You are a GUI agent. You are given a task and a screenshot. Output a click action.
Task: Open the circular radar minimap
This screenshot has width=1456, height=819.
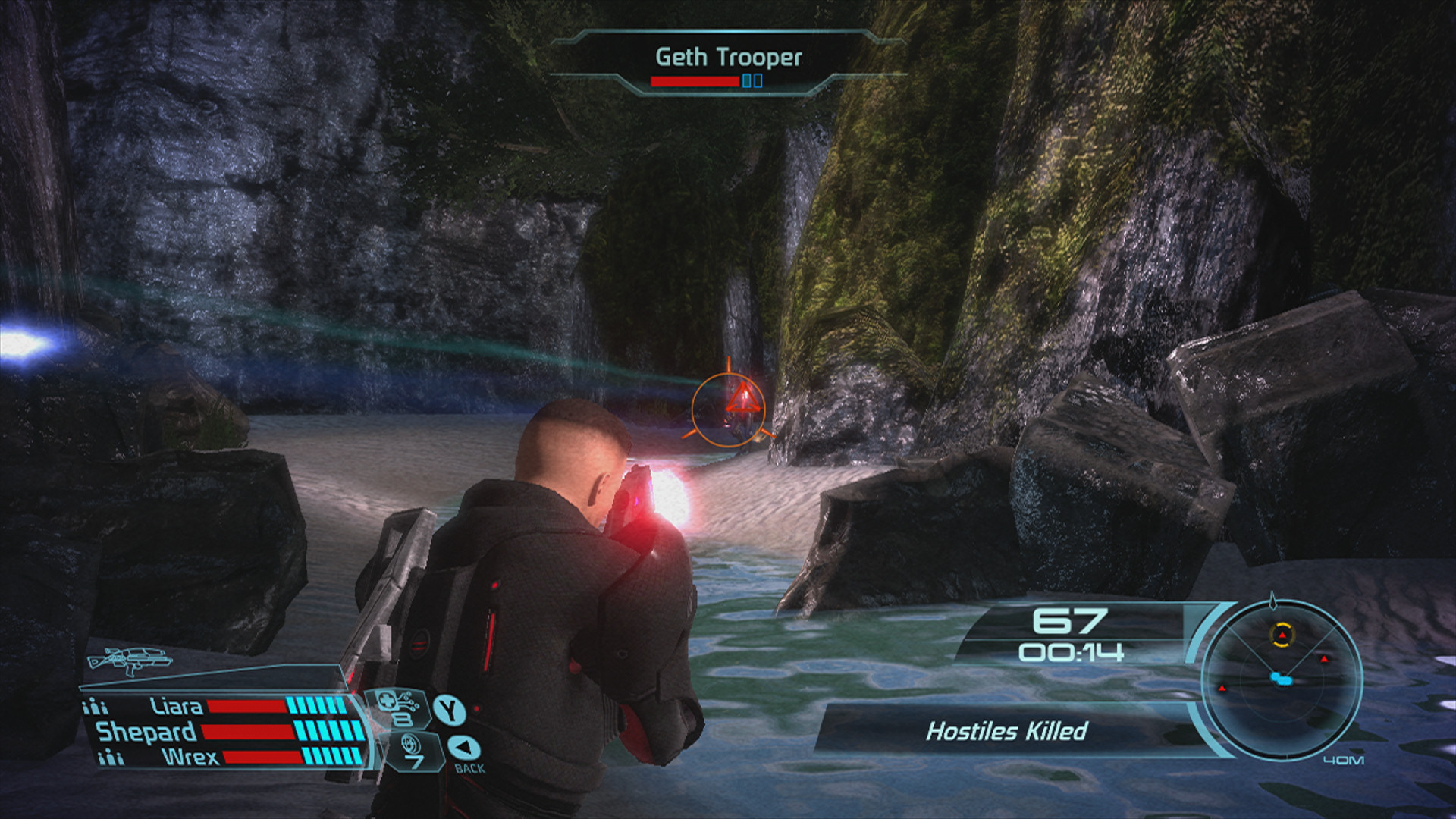coord(1282,679)
